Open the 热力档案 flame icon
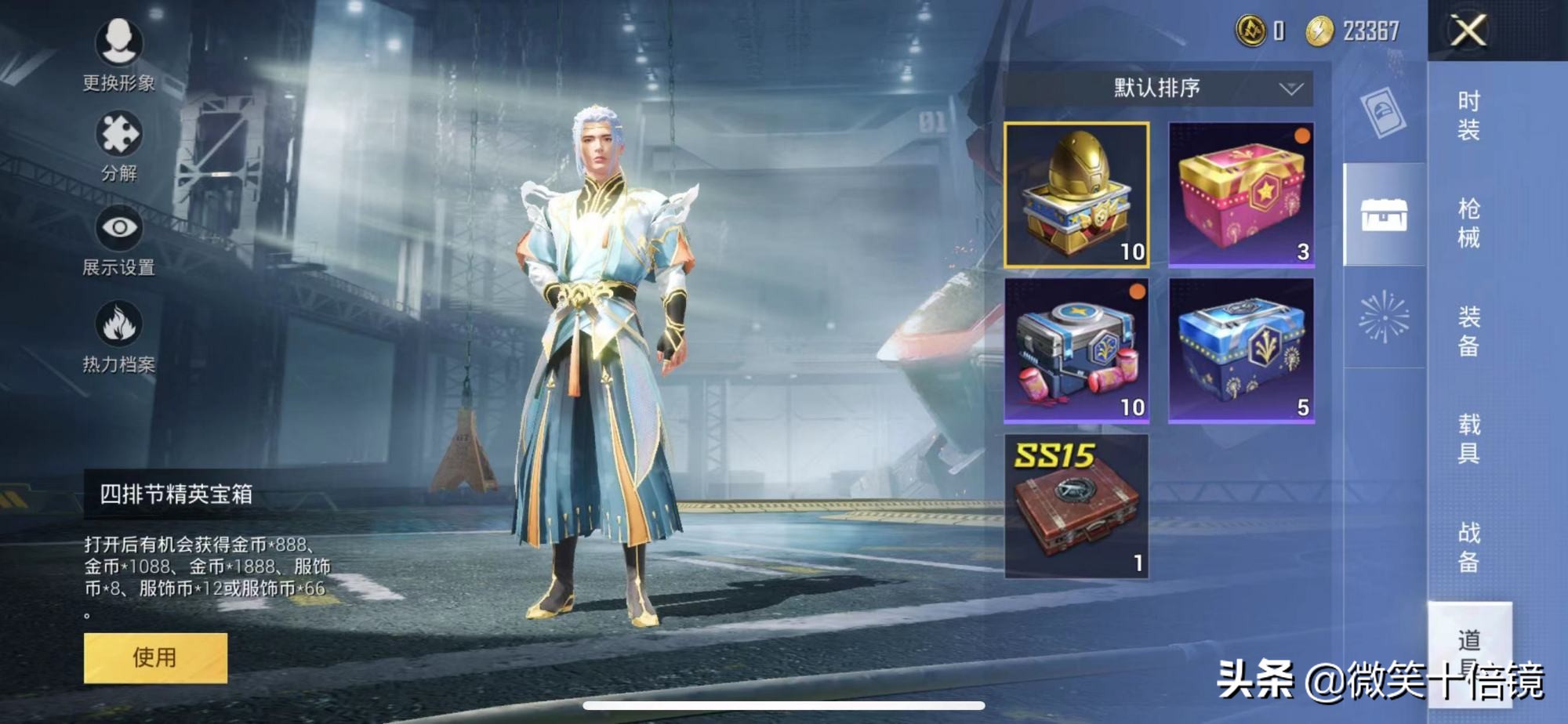Screen dimensions: 1568x724 point(118,335)
